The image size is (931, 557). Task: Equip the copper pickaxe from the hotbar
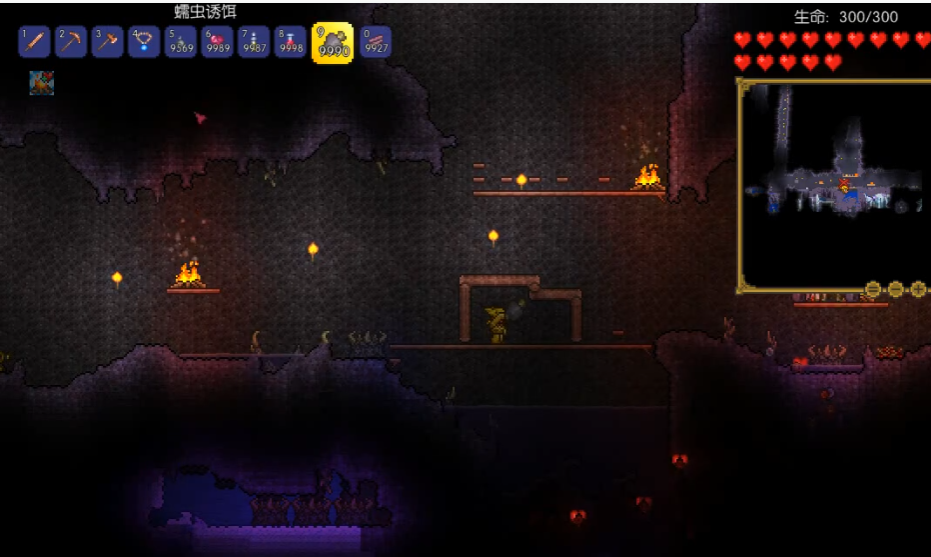point(71,42)
